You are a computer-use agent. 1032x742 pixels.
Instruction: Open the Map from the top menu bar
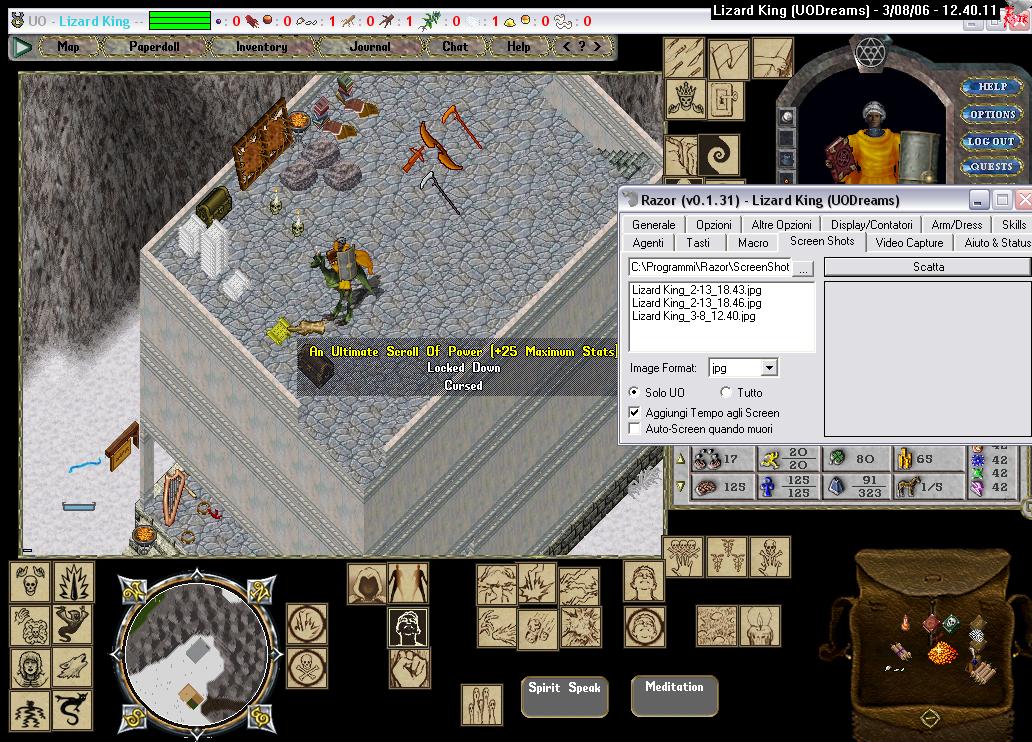pyautogui.click(x=68, y=46)
